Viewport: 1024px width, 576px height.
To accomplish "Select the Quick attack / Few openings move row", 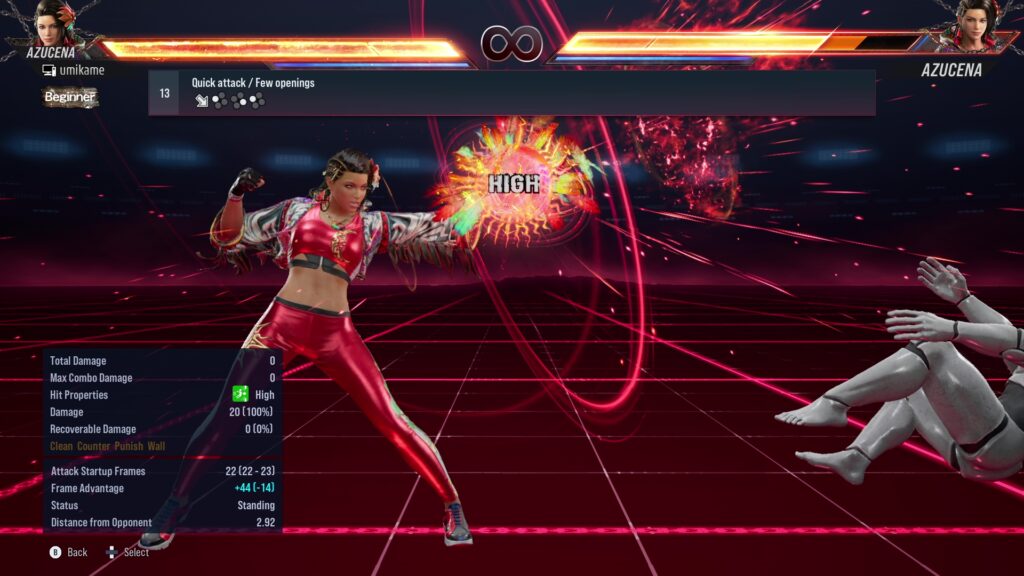I will [511, 93].
